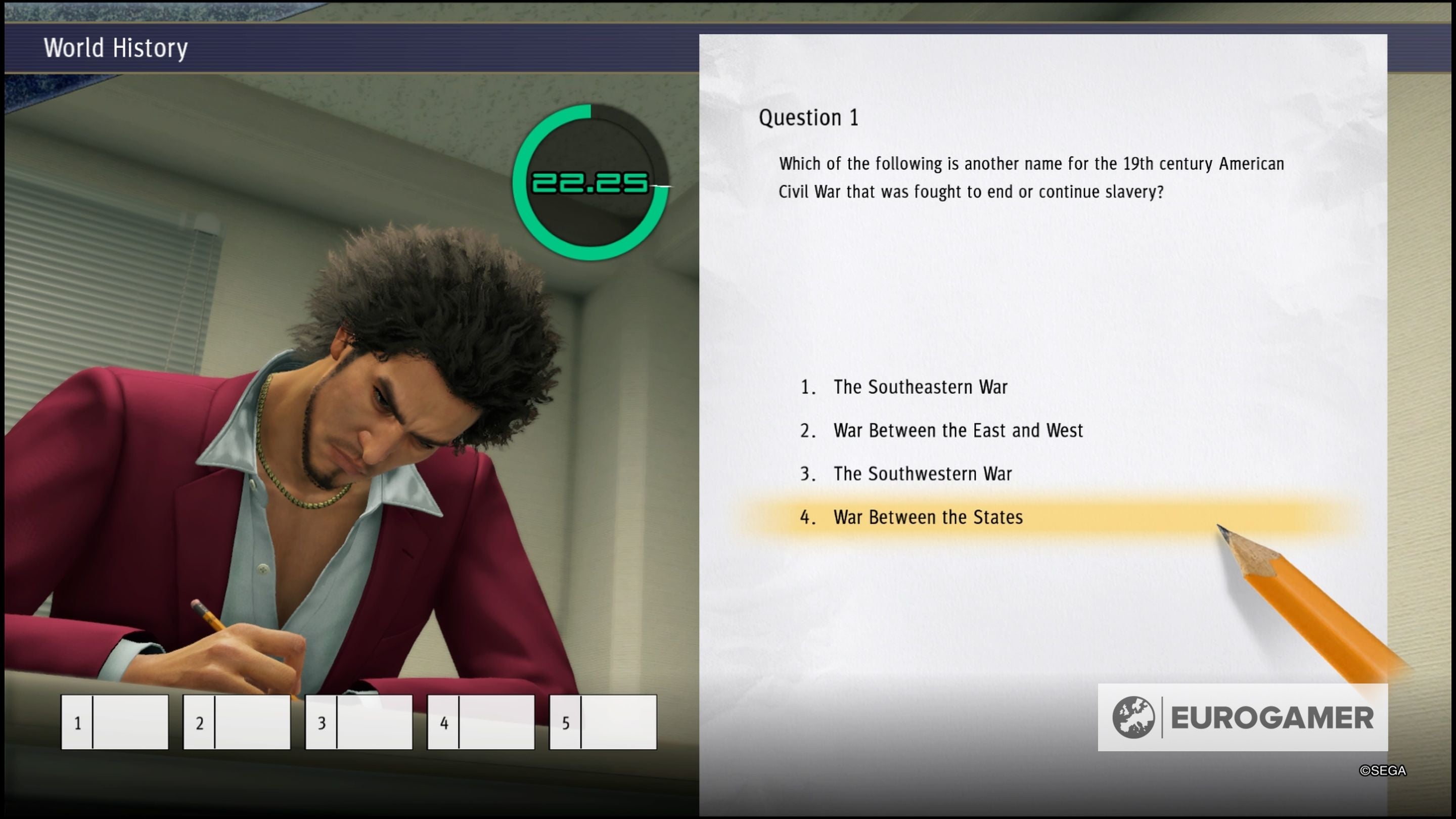Click the World History title banner

pos(116,48)
